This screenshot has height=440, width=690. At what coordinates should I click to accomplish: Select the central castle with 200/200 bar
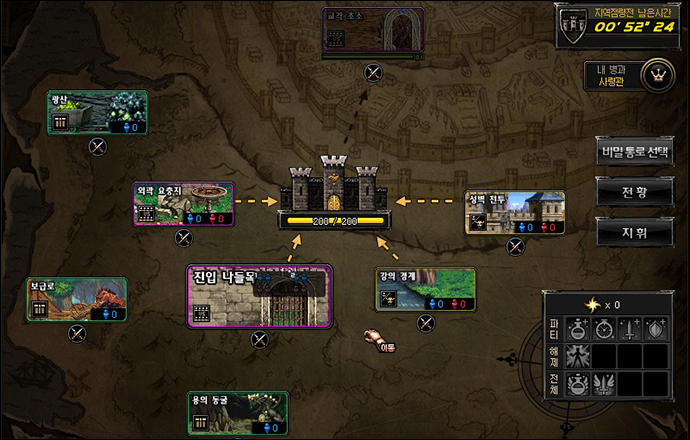[x=333, y=195]
